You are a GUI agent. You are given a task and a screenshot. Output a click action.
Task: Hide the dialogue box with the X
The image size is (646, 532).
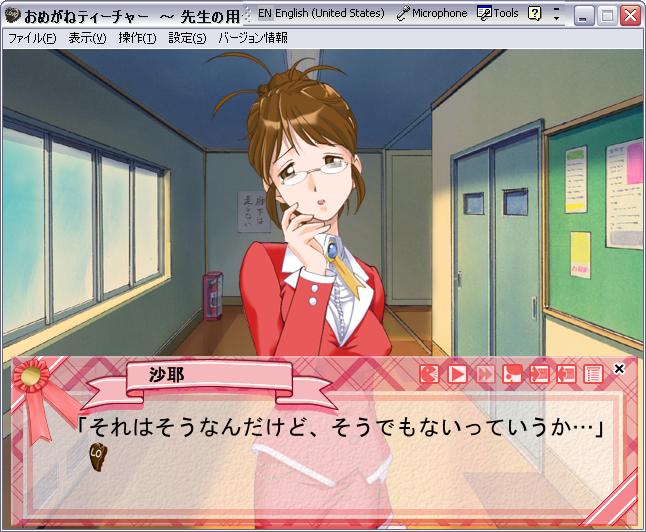[x=619, y=369]
